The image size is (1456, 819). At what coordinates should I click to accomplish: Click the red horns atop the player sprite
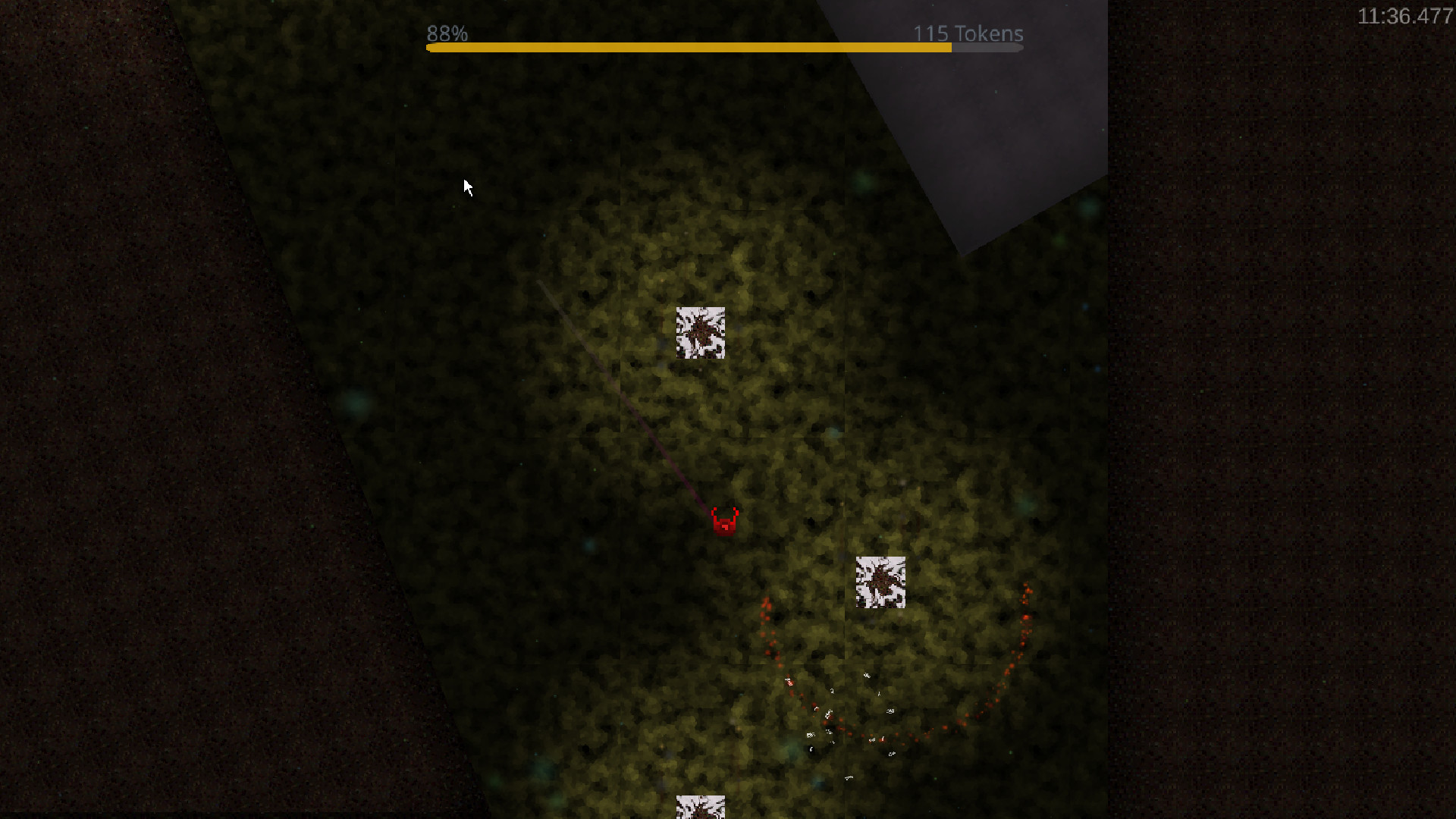click(x=724, y=510)
